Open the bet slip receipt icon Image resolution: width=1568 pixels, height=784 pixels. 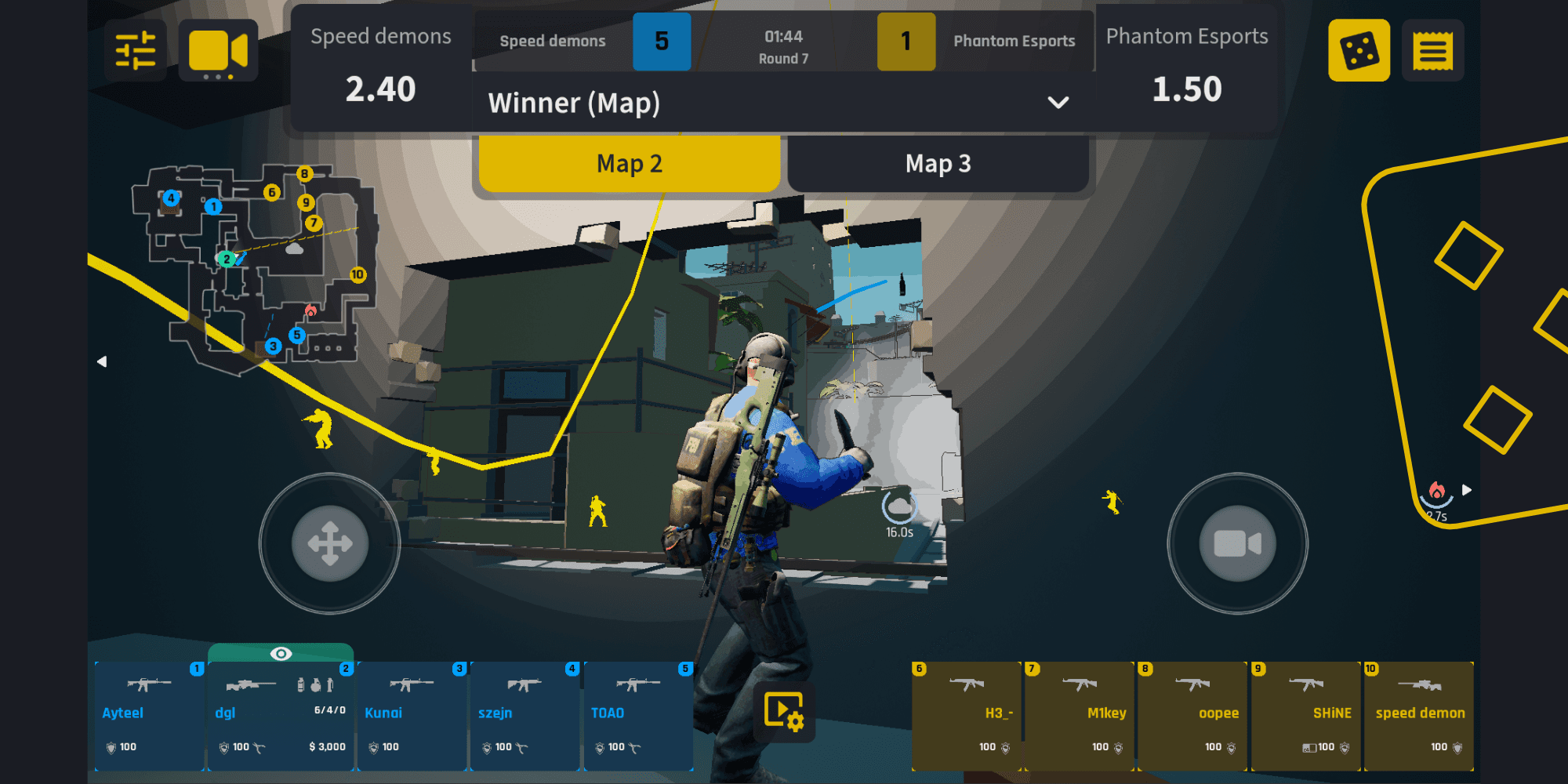[x=1432, y=51]
